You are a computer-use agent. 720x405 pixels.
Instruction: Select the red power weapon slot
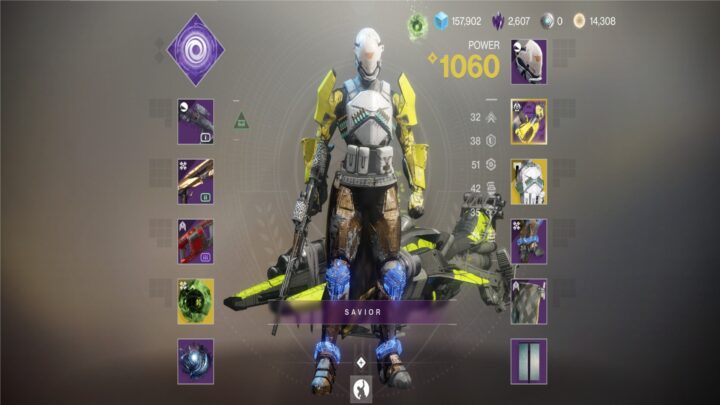(196, 241)
